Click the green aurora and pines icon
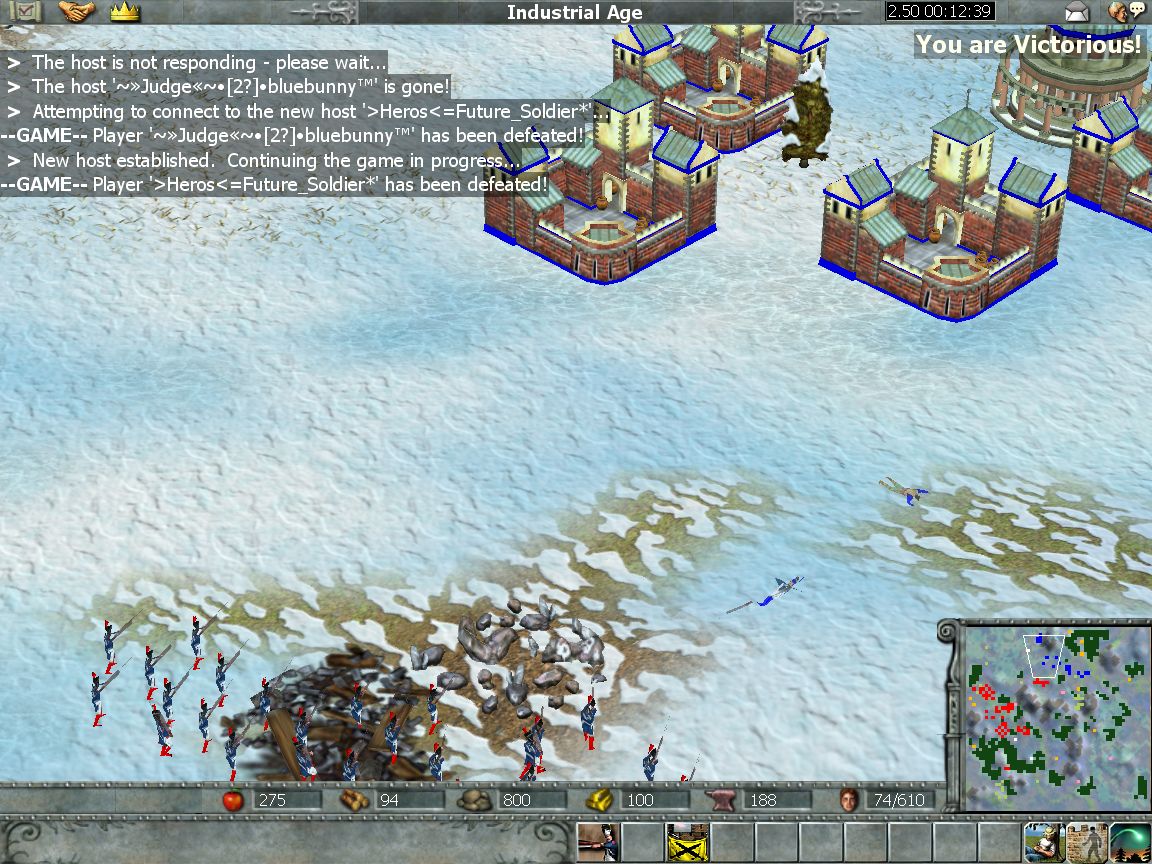The image size is (1152, 864). click(x=1130, y=842)
